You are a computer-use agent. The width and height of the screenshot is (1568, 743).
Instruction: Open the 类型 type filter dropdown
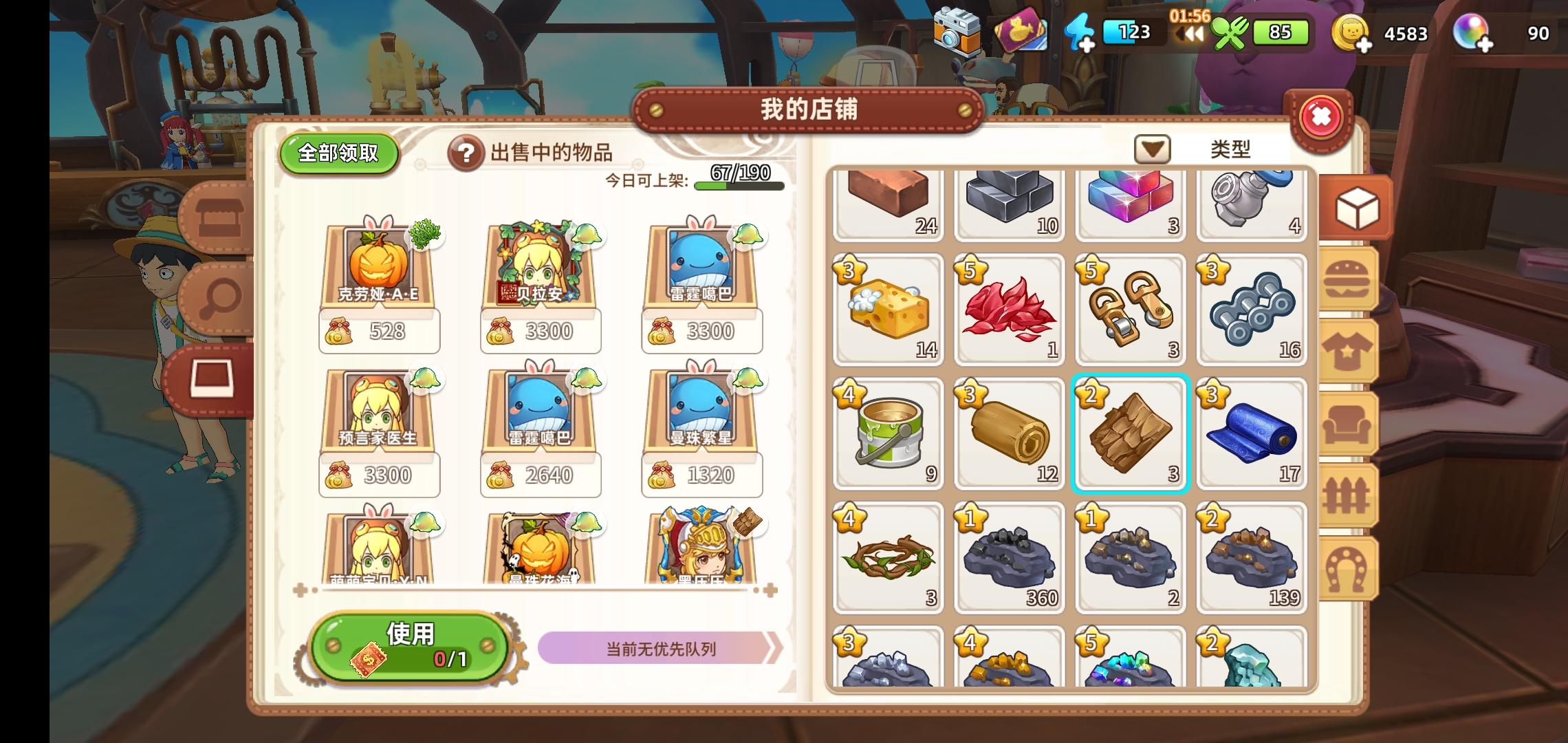pyautogui.click(x=1151, y=148)
